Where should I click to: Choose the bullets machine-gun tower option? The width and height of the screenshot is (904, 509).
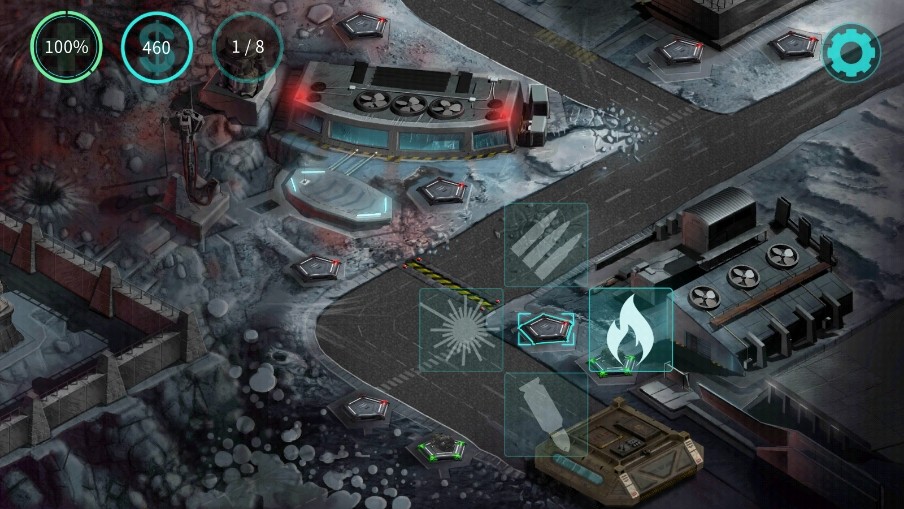(x=545, y=245)
